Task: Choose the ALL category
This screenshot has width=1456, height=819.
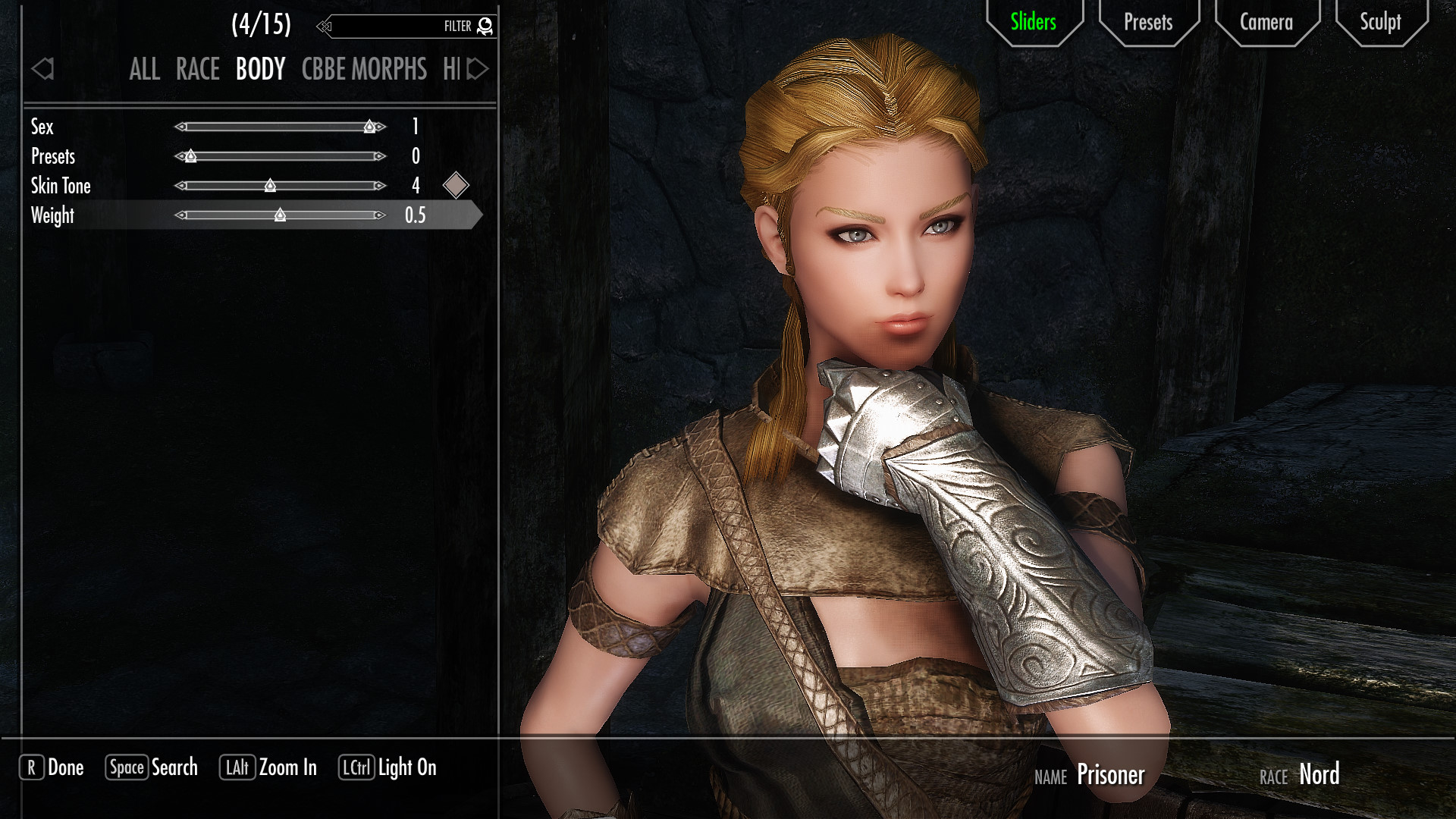Action: pos(144,70)
